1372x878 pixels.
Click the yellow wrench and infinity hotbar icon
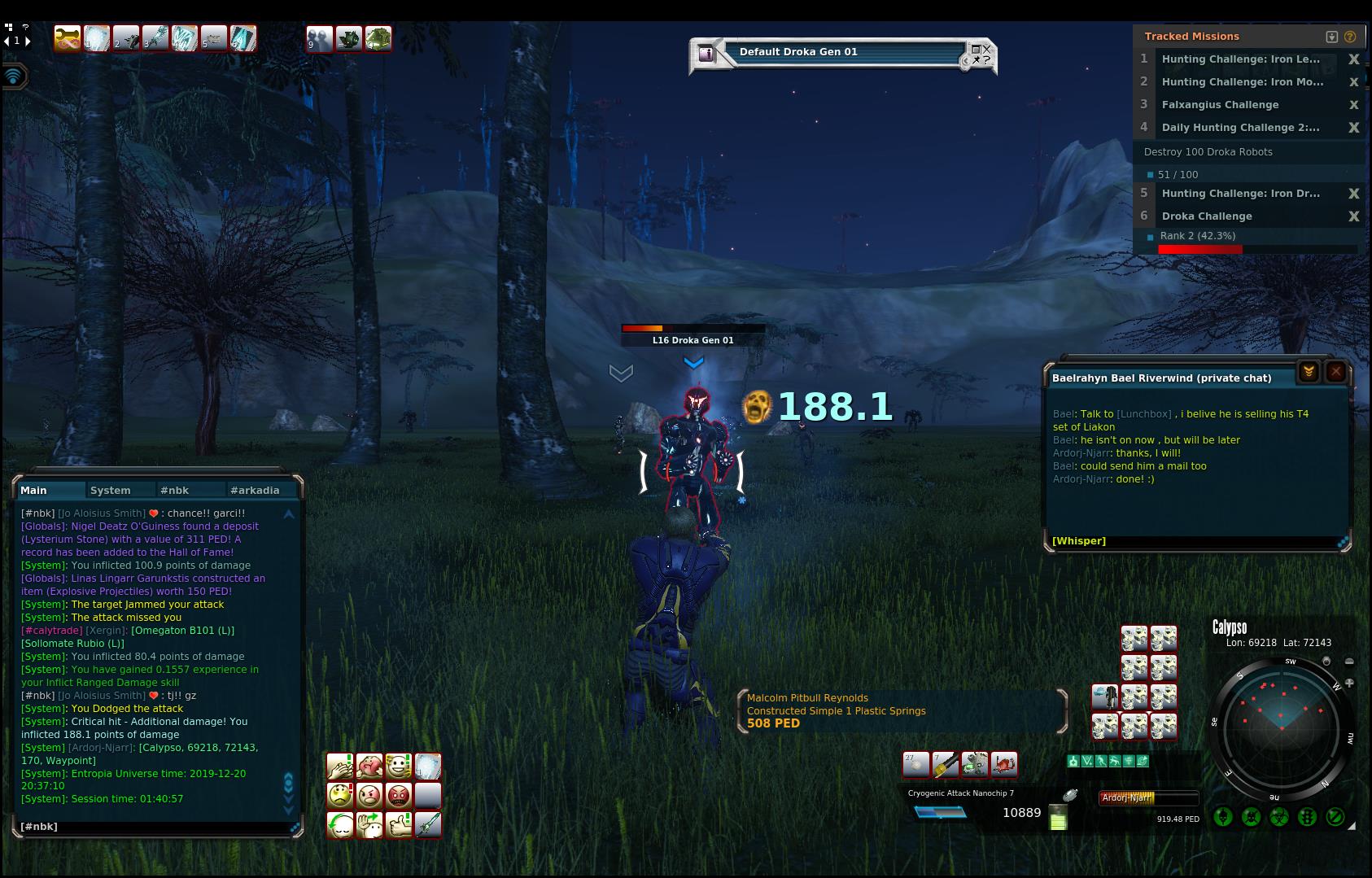68,38
